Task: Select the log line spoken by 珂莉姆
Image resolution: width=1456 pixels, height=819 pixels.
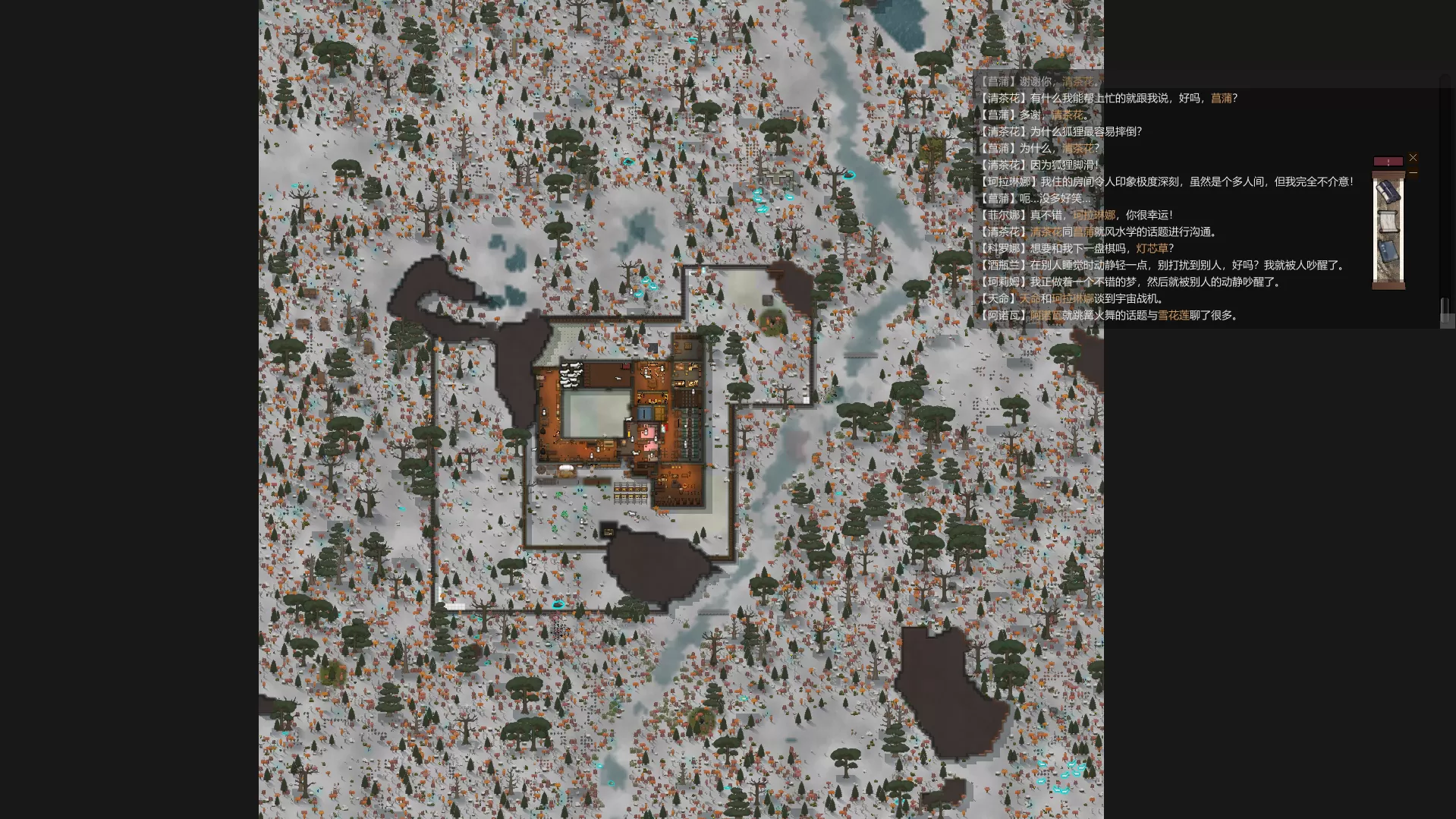Action: (1130, 282)
